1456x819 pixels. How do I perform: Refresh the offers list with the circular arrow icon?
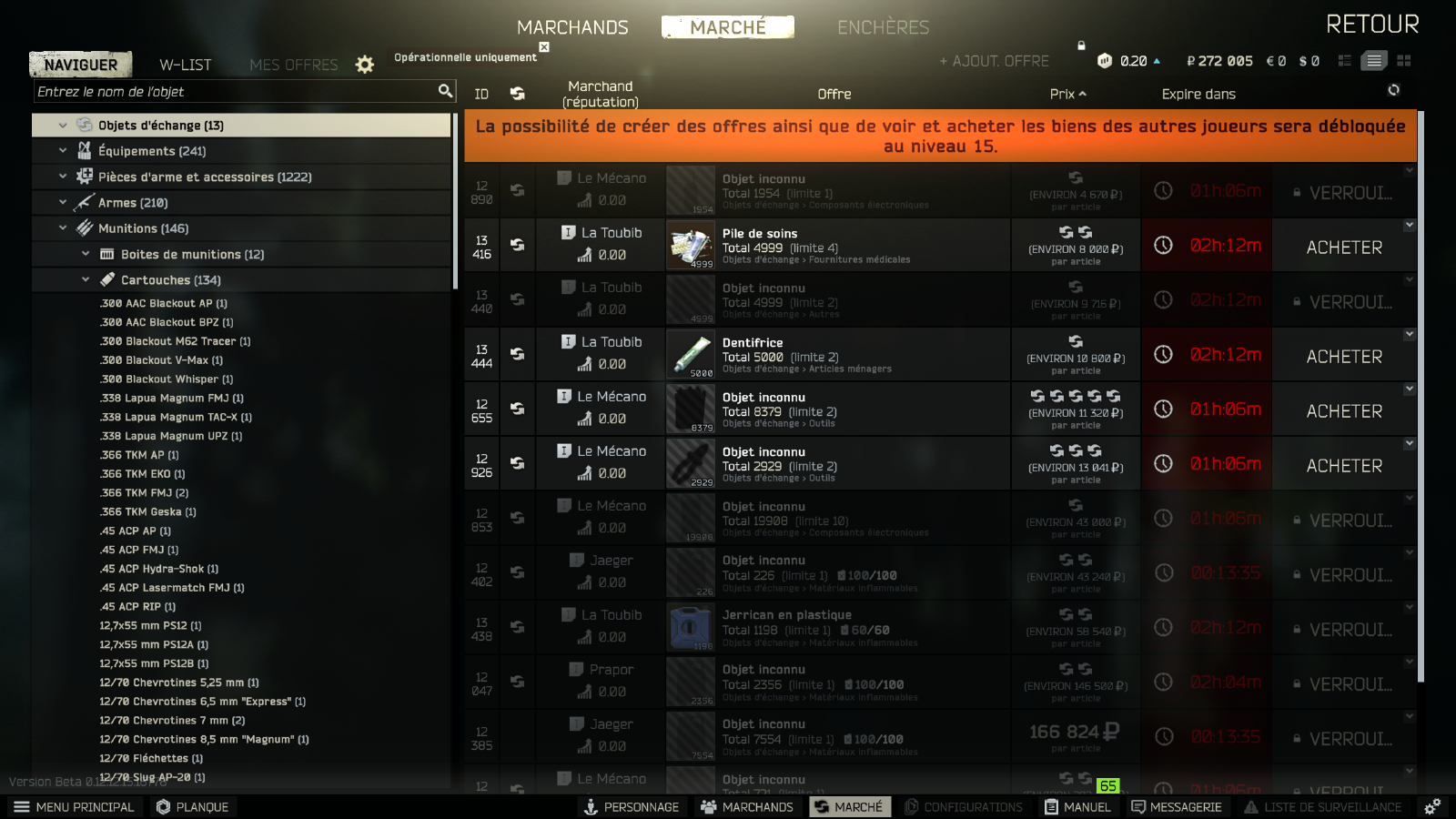point(1393,90)
